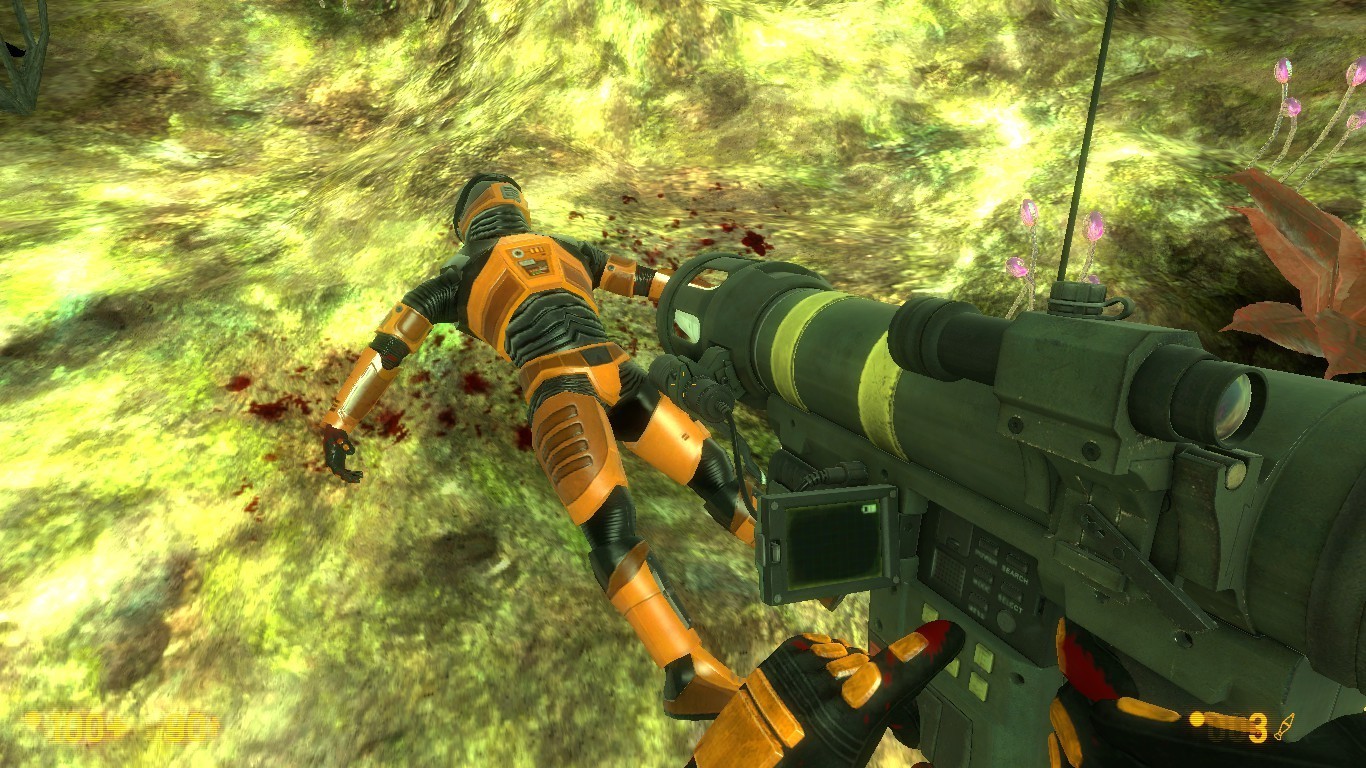The image size is (1366, 768).
Task: Click the rocket ammo icon in the HUD
Action: (x=1285, y=726)
